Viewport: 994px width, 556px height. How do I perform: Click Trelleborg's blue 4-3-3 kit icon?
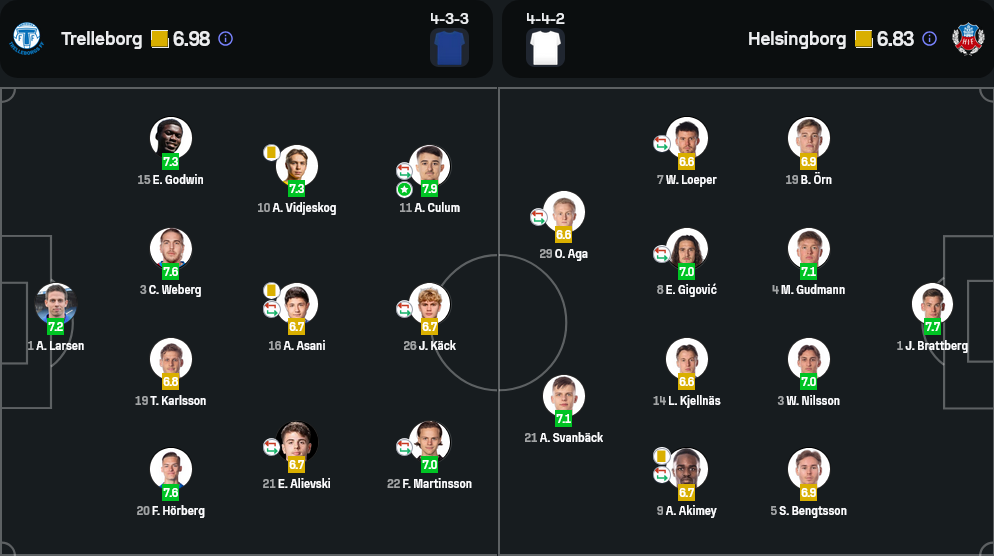click(x=449, y=47)
